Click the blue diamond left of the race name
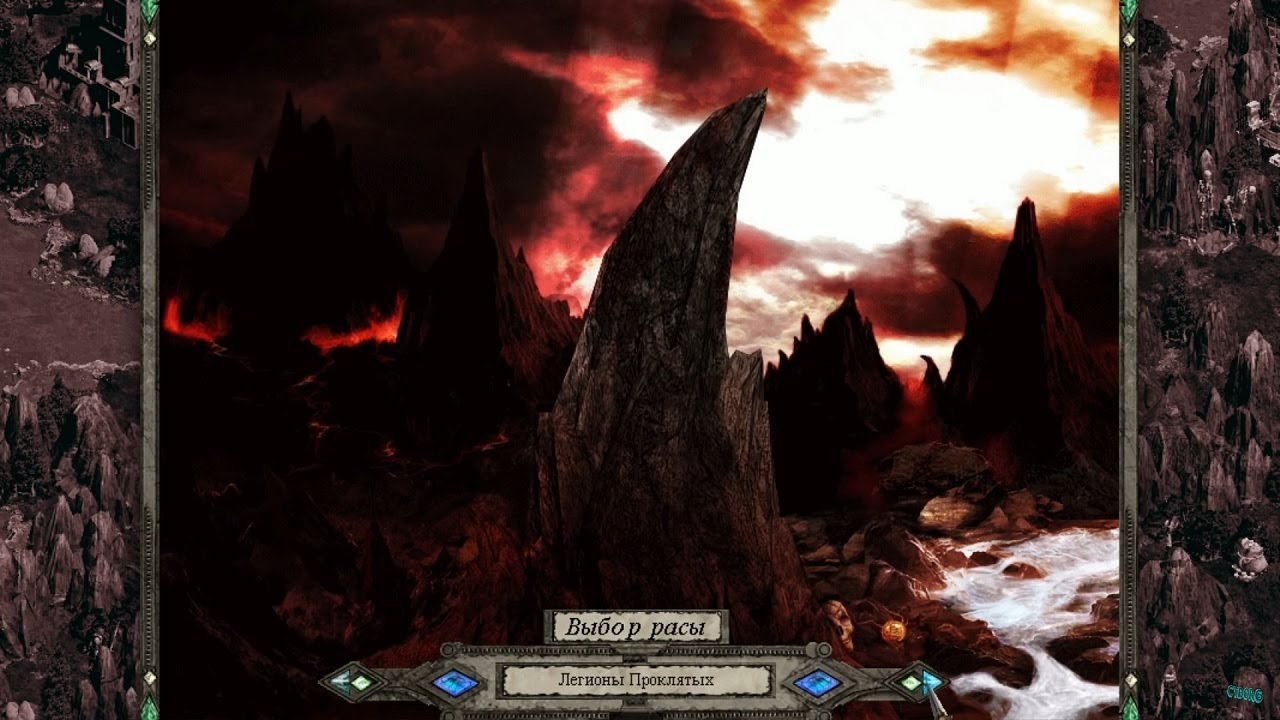 pyautogui.click(x=455, y=683)
